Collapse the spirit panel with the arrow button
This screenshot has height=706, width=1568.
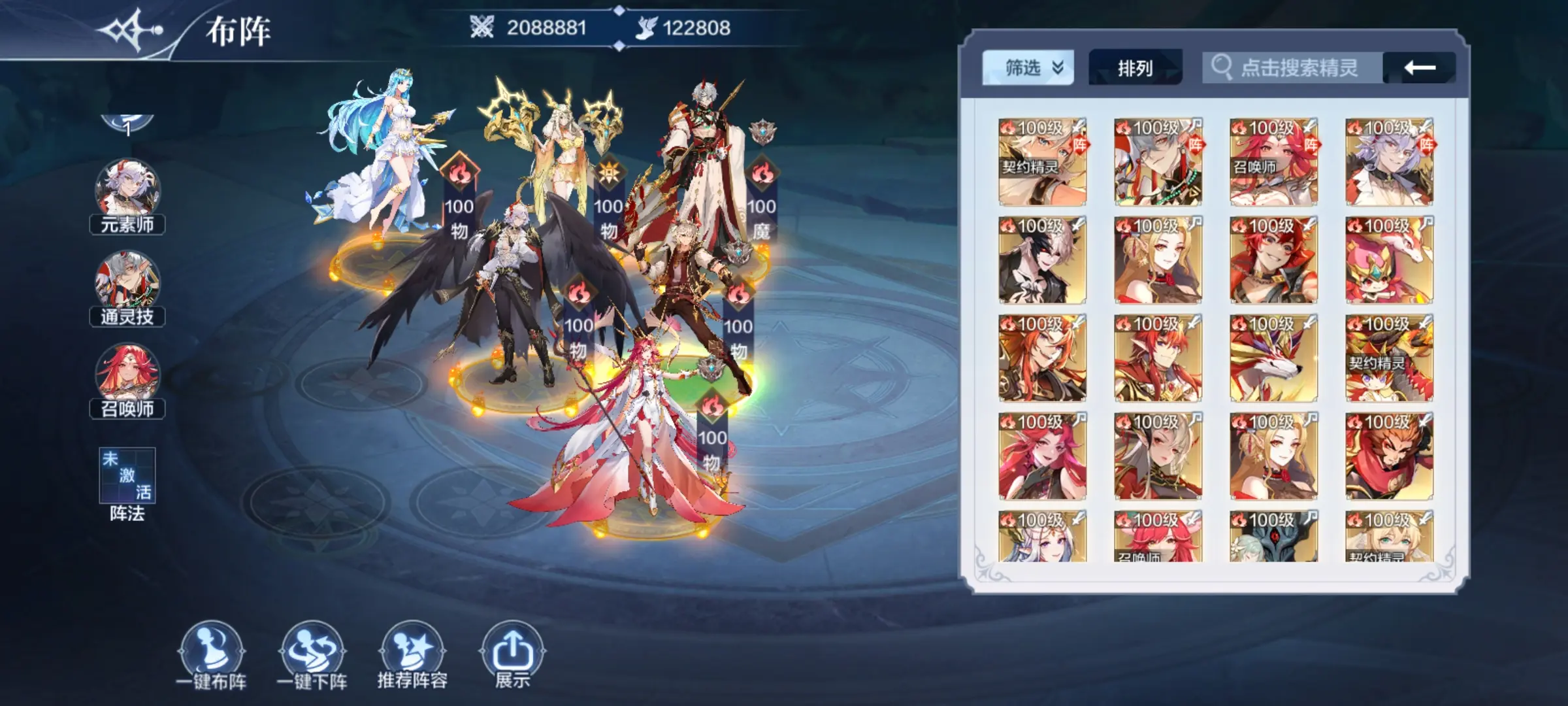[1419, 67]
